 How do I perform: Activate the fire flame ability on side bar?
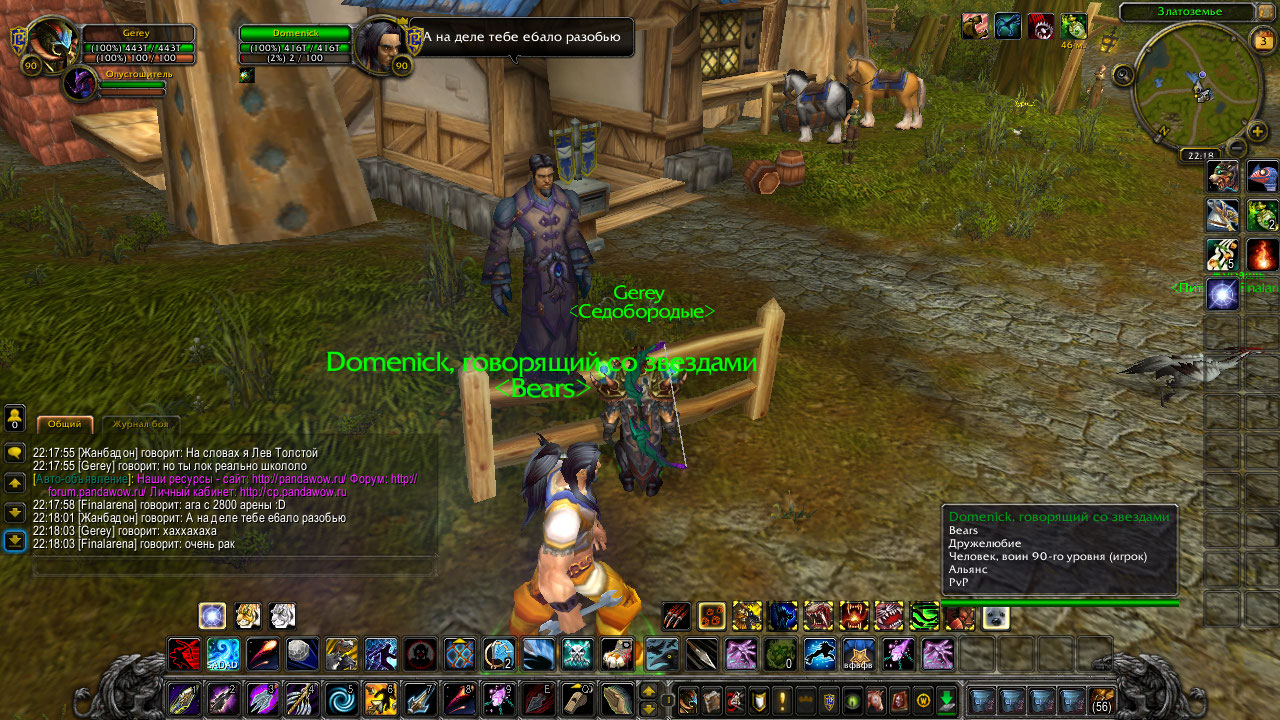1262,255
